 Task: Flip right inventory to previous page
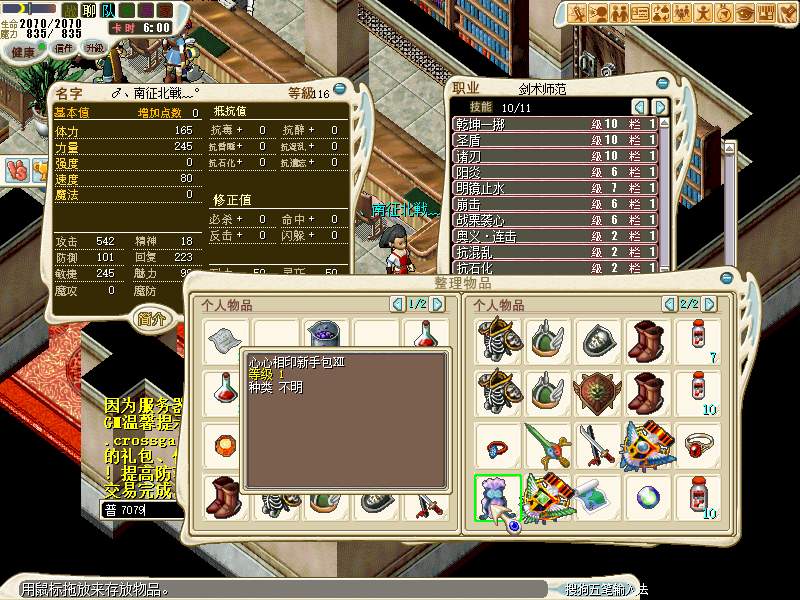[x=669, y=304]
